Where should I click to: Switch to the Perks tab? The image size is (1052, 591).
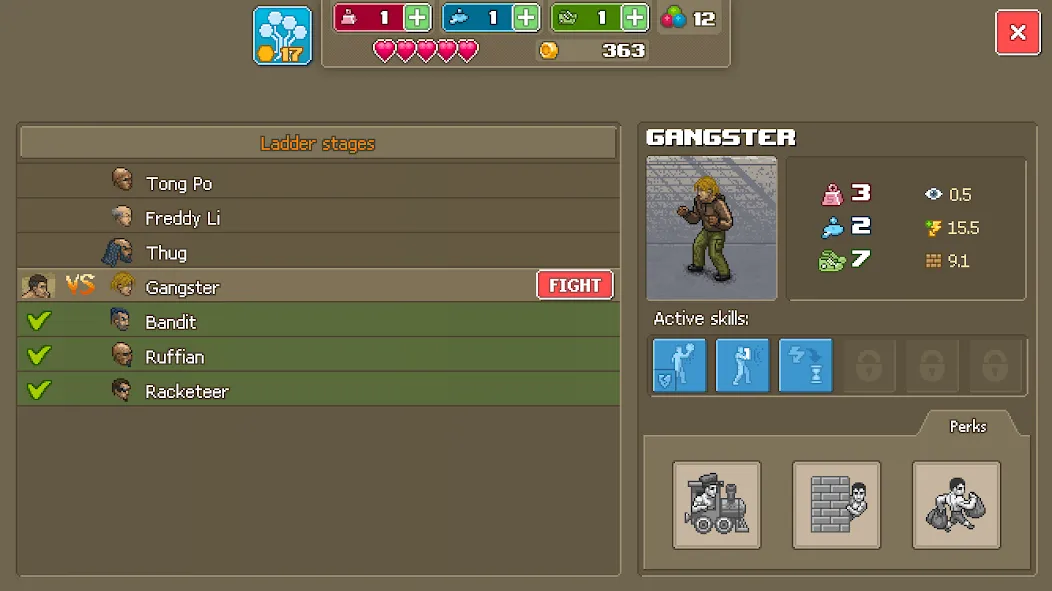tap(967, 426)
